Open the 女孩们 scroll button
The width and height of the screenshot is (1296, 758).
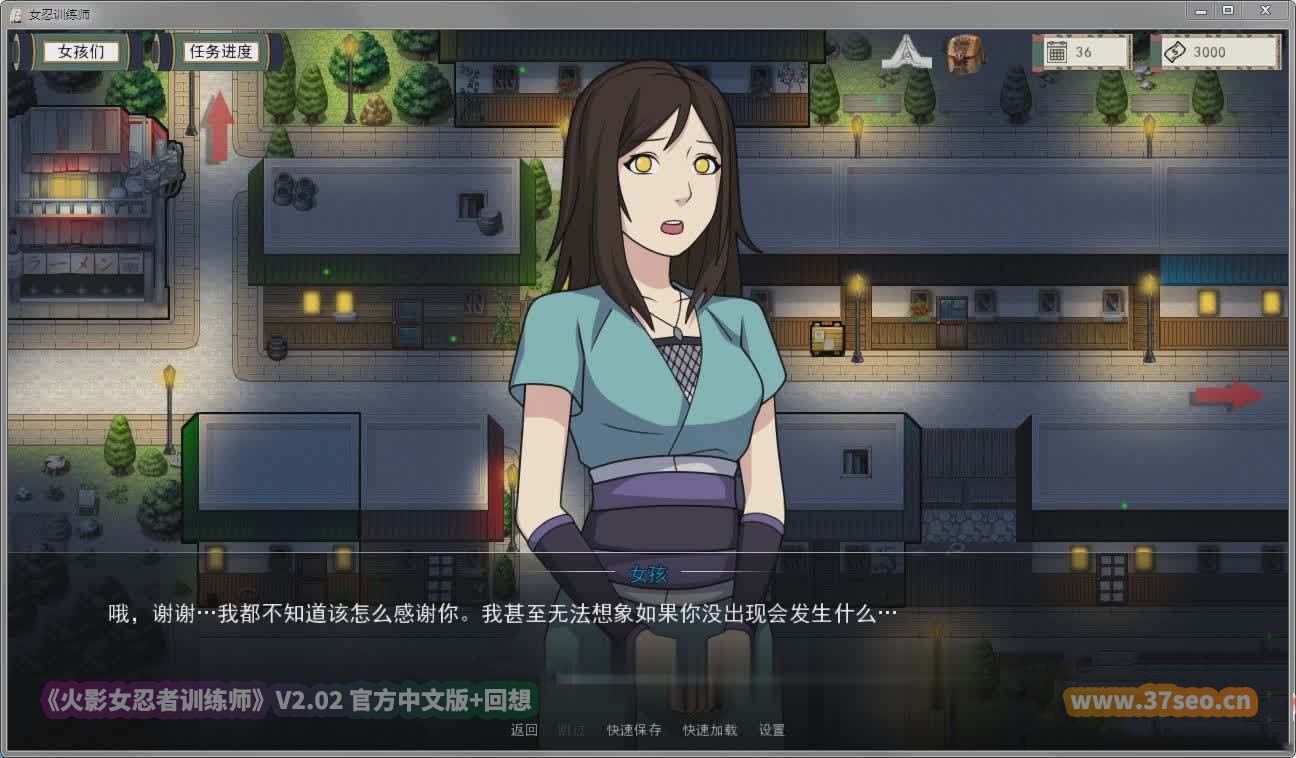click(x=81, y=52)
